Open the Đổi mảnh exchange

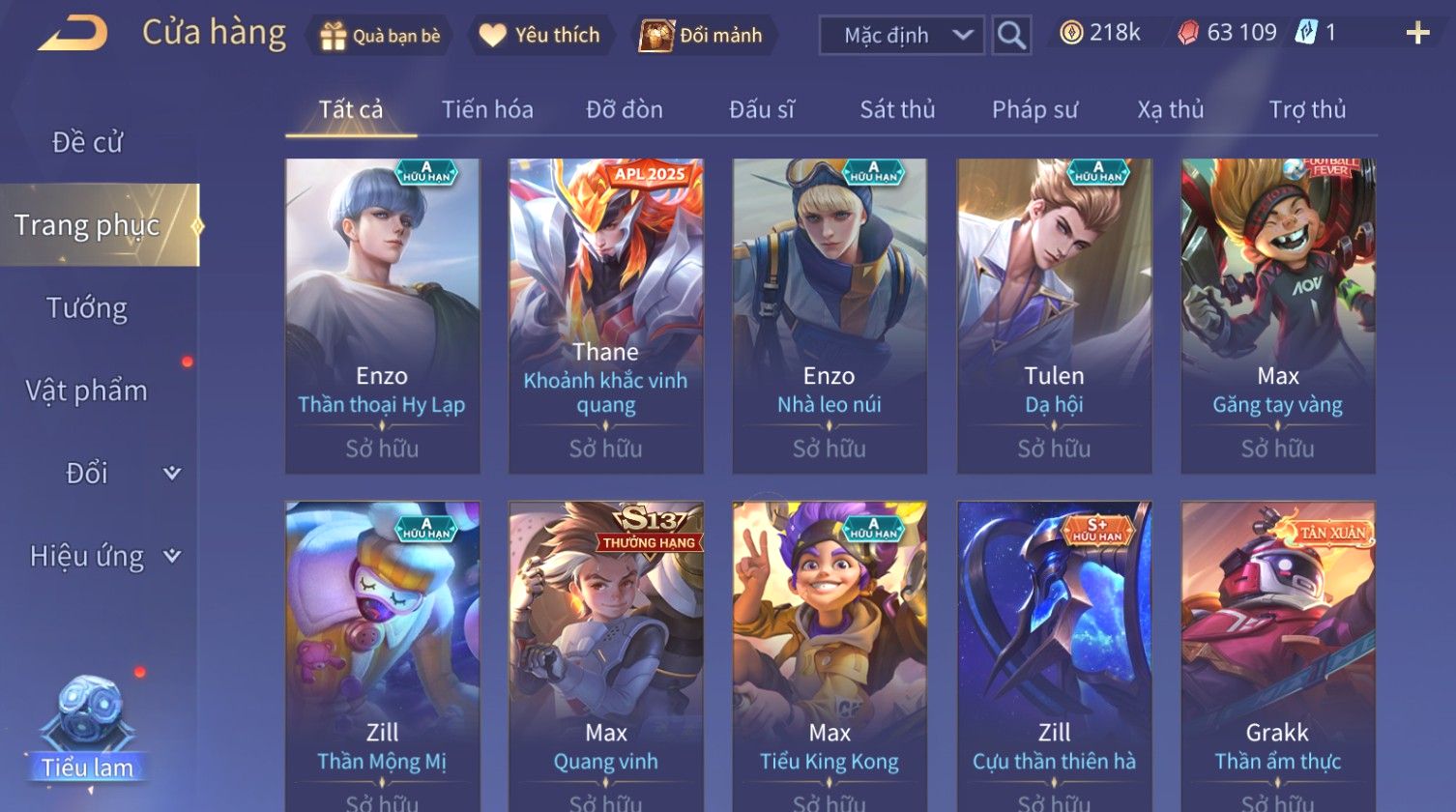point(702,36)
